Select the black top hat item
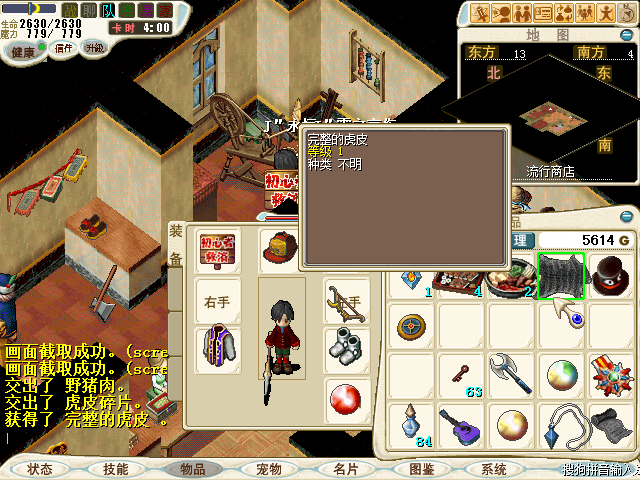 pos(611,276)
